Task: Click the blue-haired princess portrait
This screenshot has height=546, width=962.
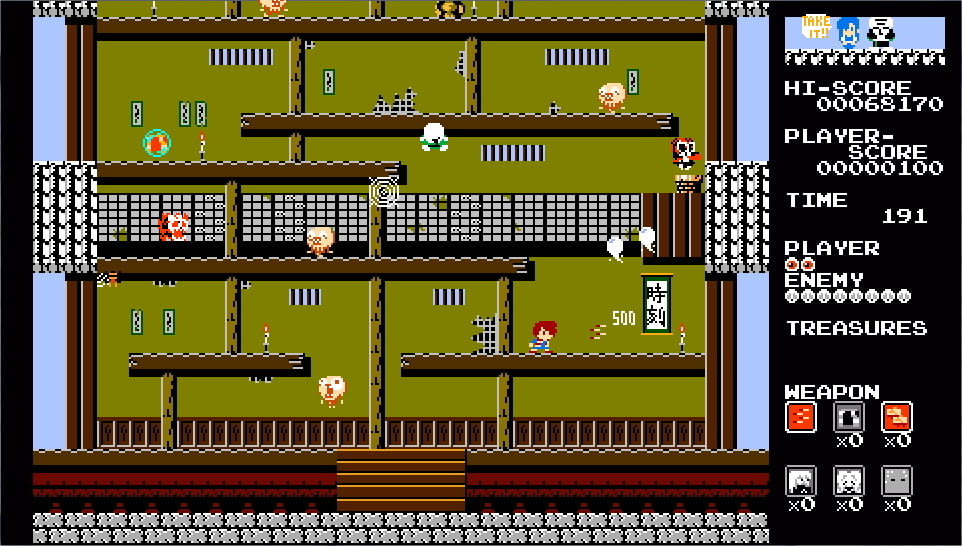Action: coord(849,32)
